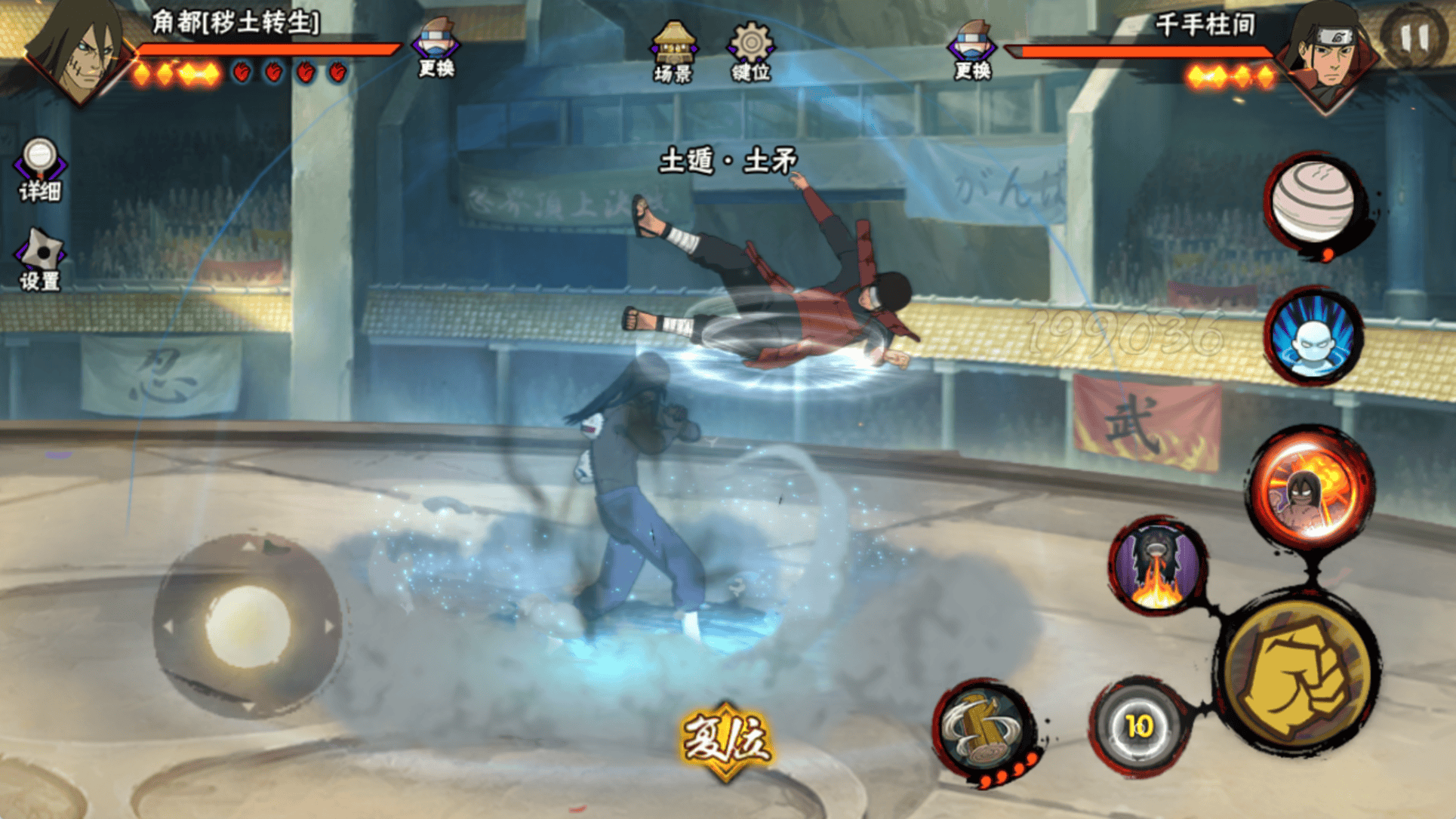
Task: Use the white scroll ball item
Action: coord(1314,201)
